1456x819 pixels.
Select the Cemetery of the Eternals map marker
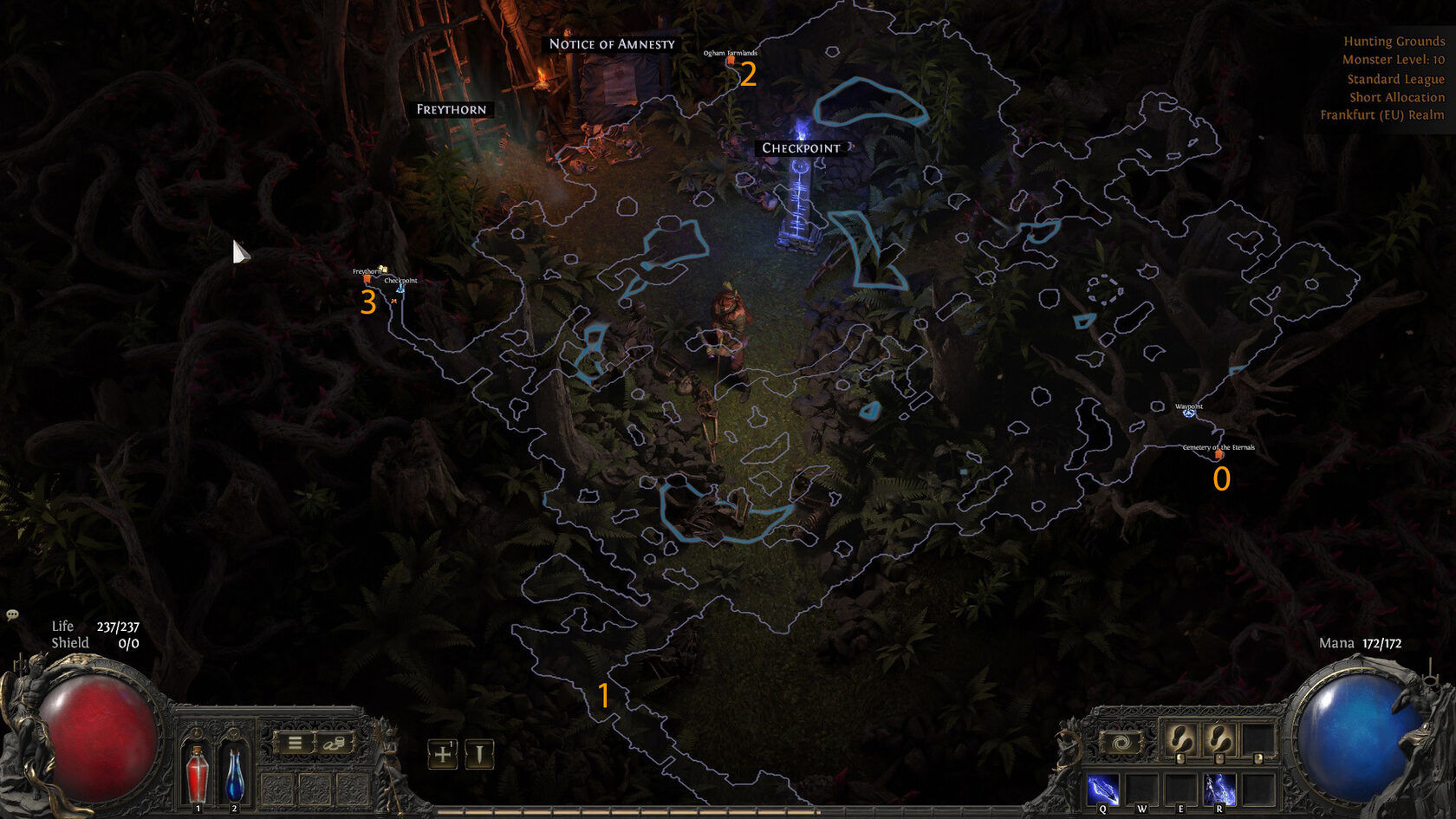pos(1219,454)
